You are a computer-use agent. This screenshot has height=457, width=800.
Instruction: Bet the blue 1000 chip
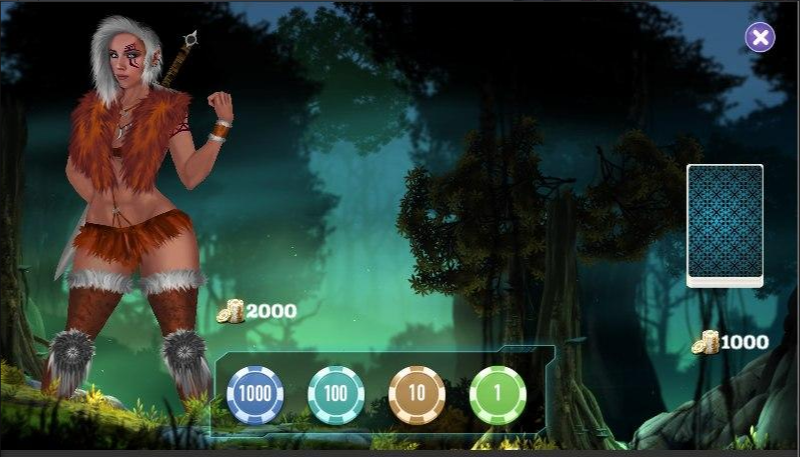coord(255,393)
